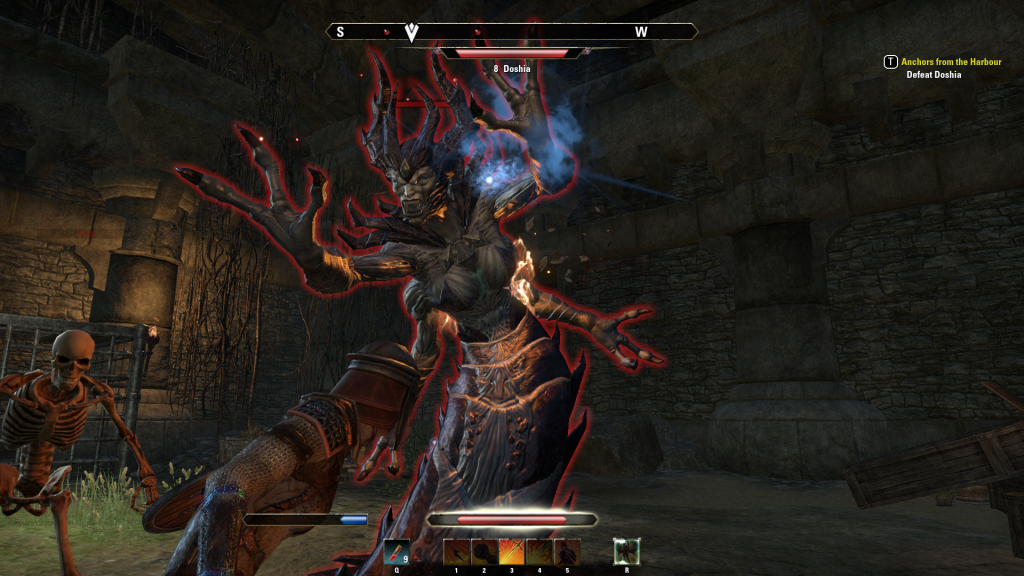Activate the dagger ability in slot 1
Image resolution: width=1024 pixels, height=576 pixels.
click(x=457, y=552)
